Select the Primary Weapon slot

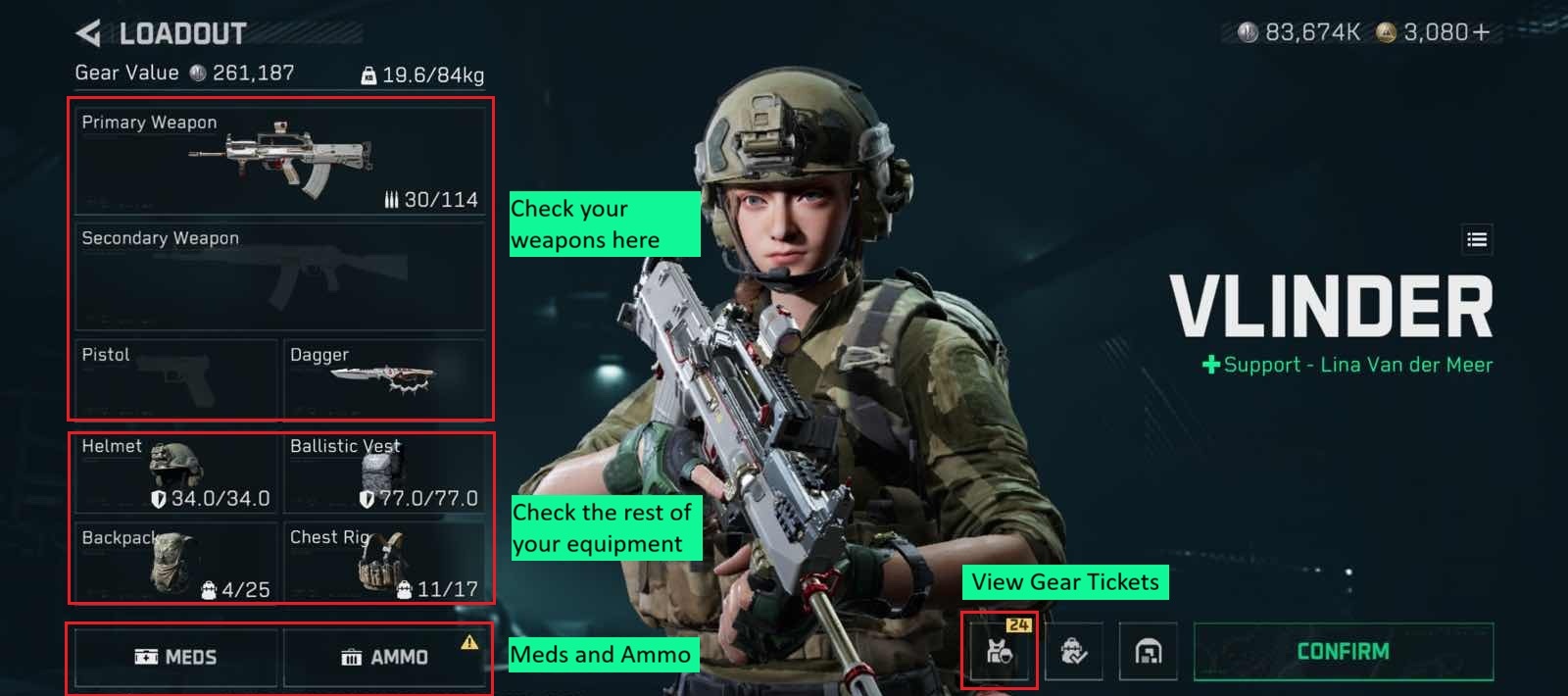[280, 161]
